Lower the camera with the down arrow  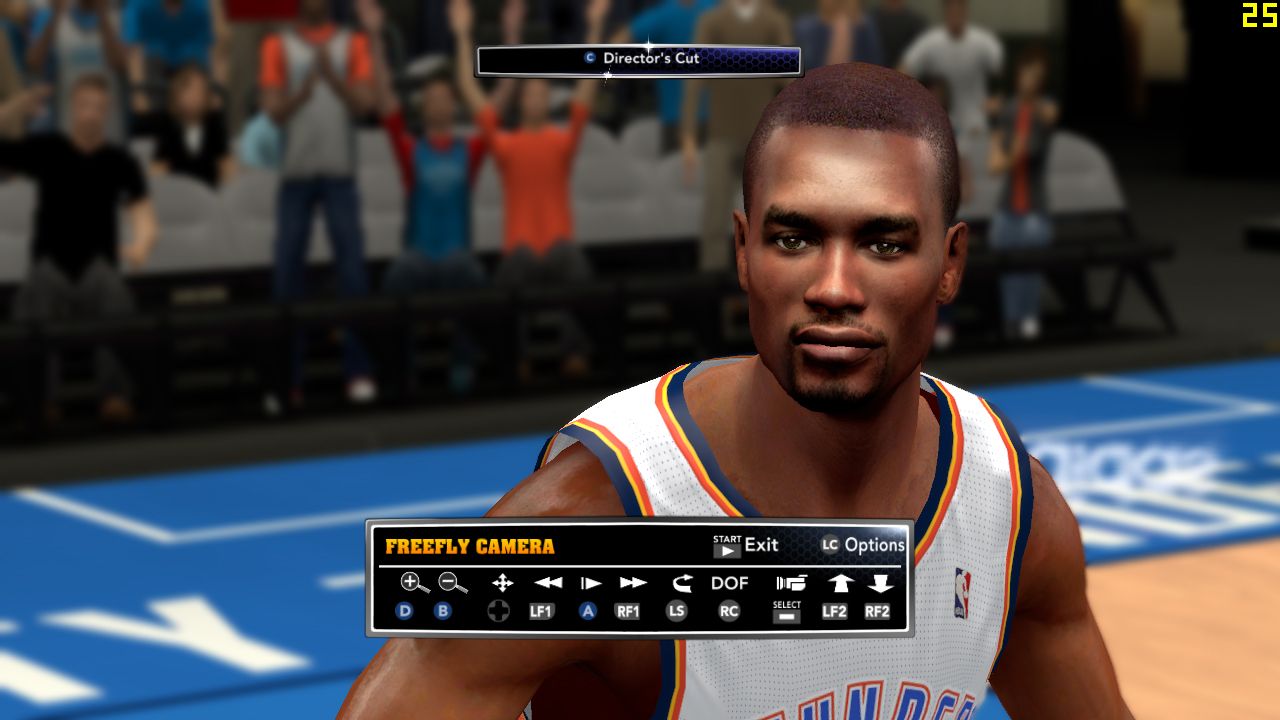point(880,583)
